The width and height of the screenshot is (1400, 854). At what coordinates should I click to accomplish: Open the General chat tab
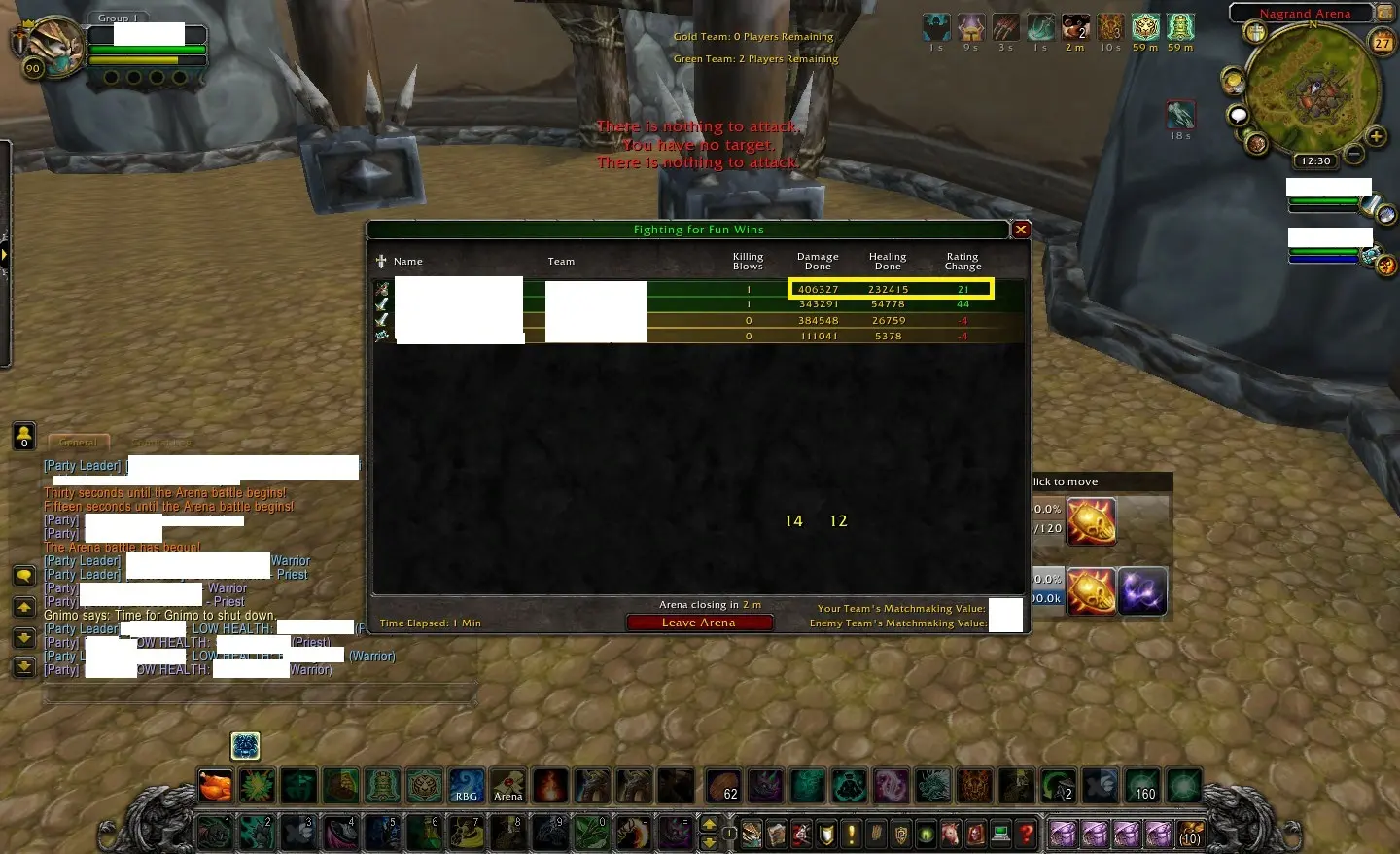[x=78, y=443]
